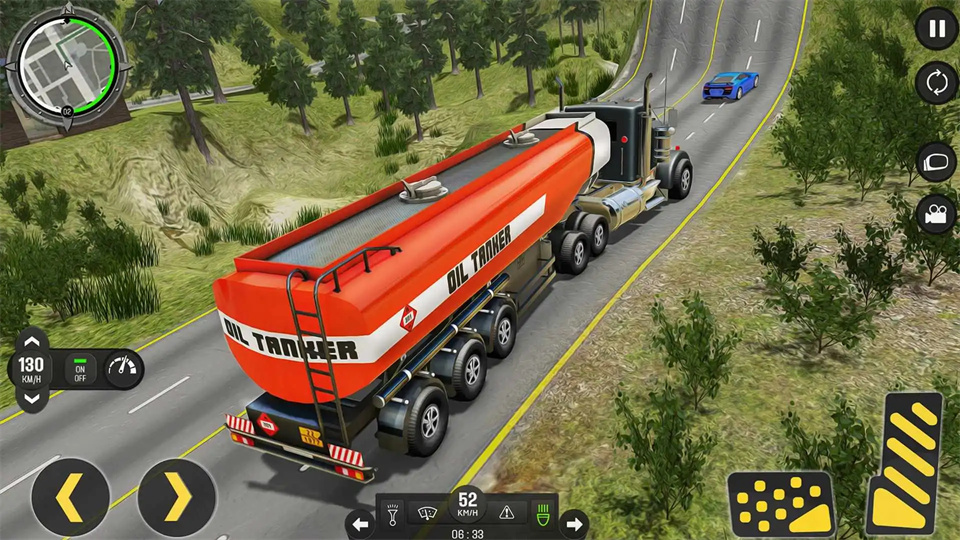
Task: Tap the circular arrows reset button
Action: 936,83
